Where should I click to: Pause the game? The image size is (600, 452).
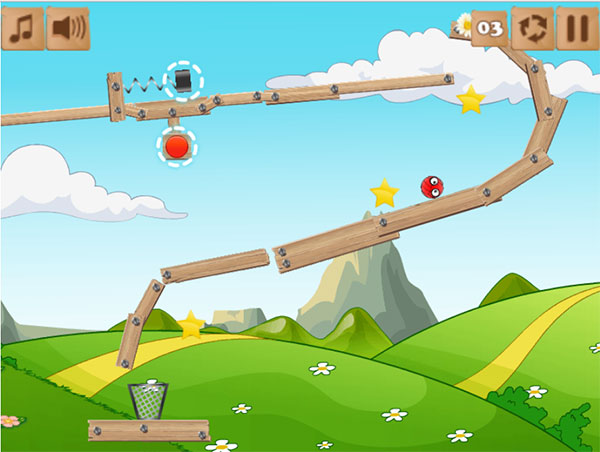tap(576, 28)
